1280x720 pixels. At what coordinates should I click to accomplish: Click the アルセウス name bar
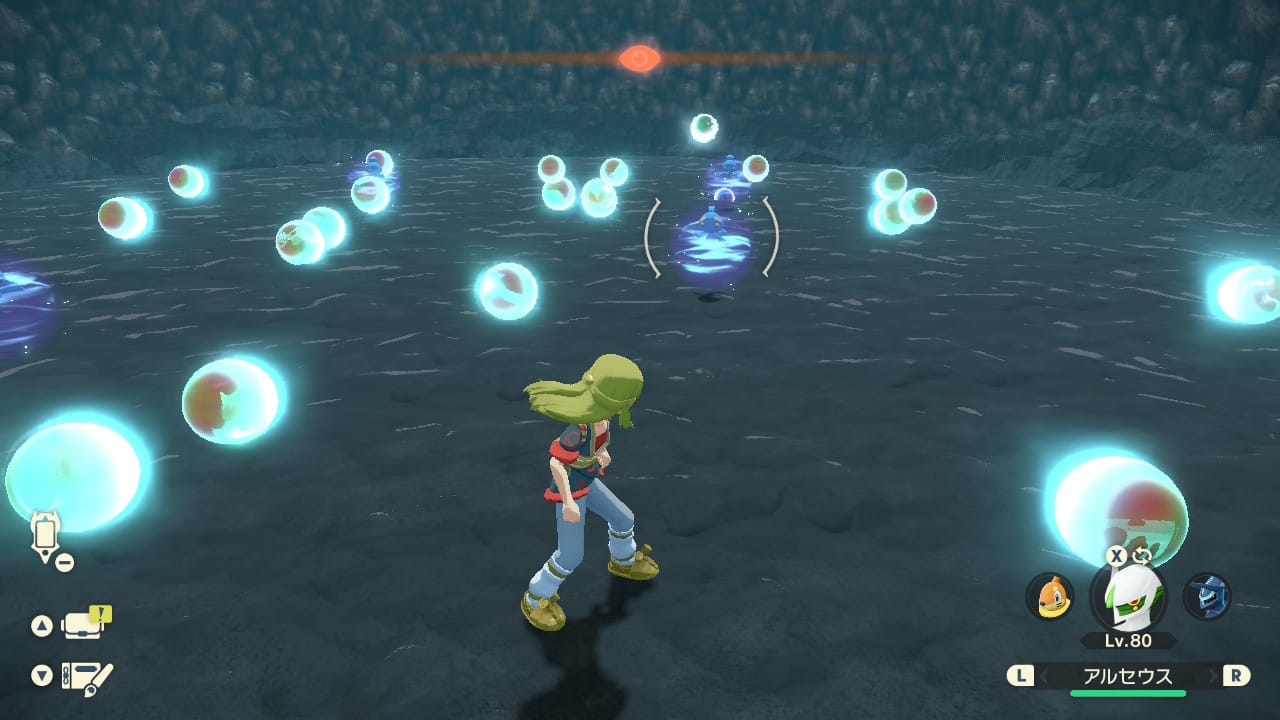(x=1128, y=676)
